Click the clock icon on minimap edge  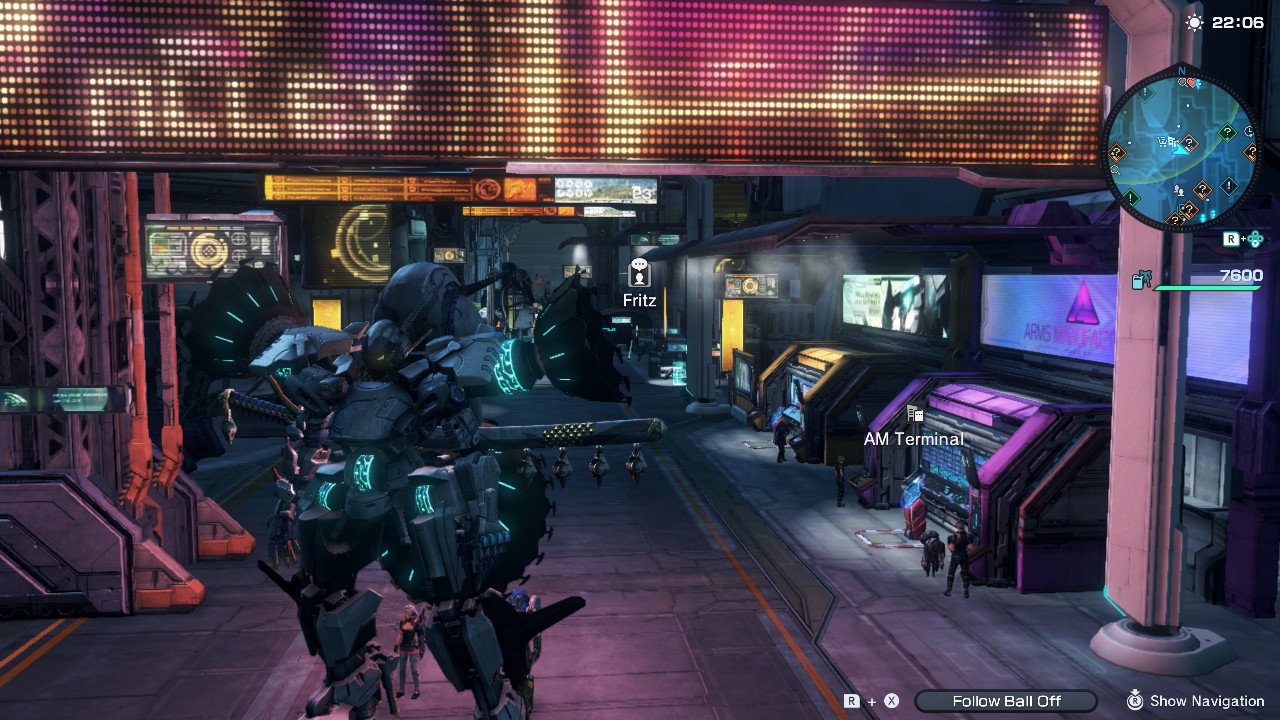[1249, 130]
